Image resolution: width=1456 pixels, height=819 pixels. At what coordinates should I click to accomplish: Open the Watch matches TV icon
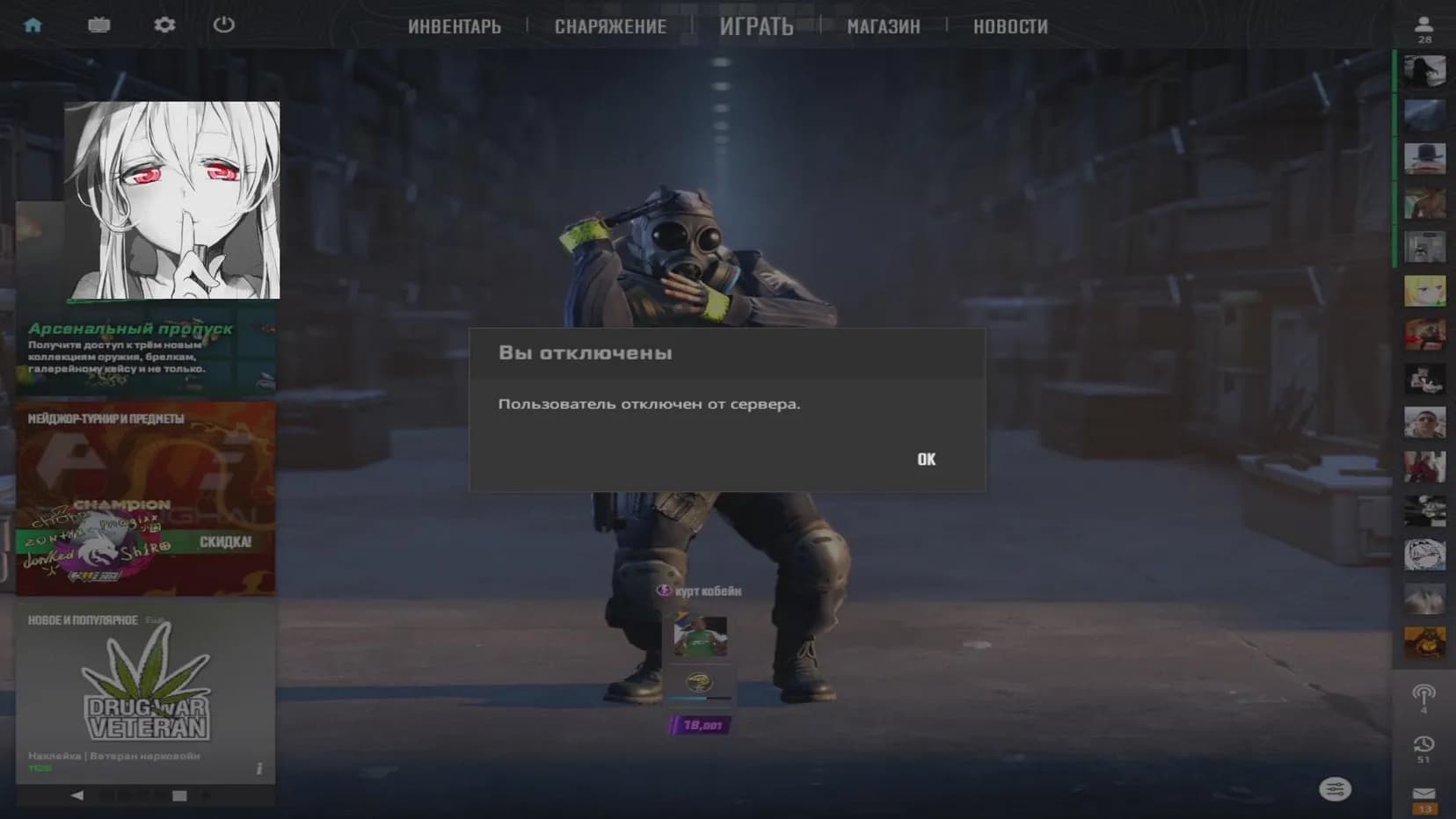[98, 25]
